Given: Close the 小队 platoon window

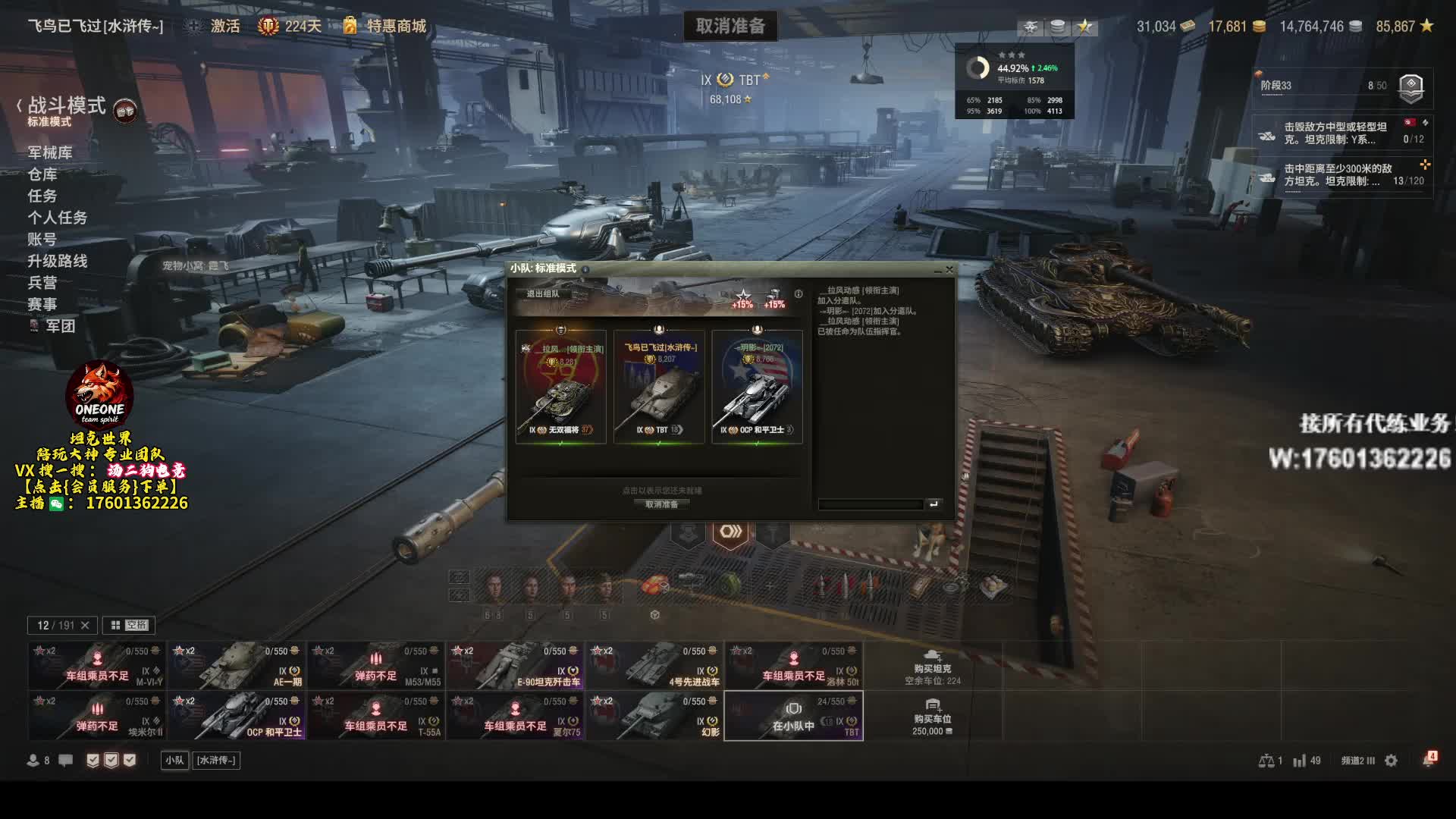Looking at the screenshot, I should pyautogui.click(x=949, y=269).
